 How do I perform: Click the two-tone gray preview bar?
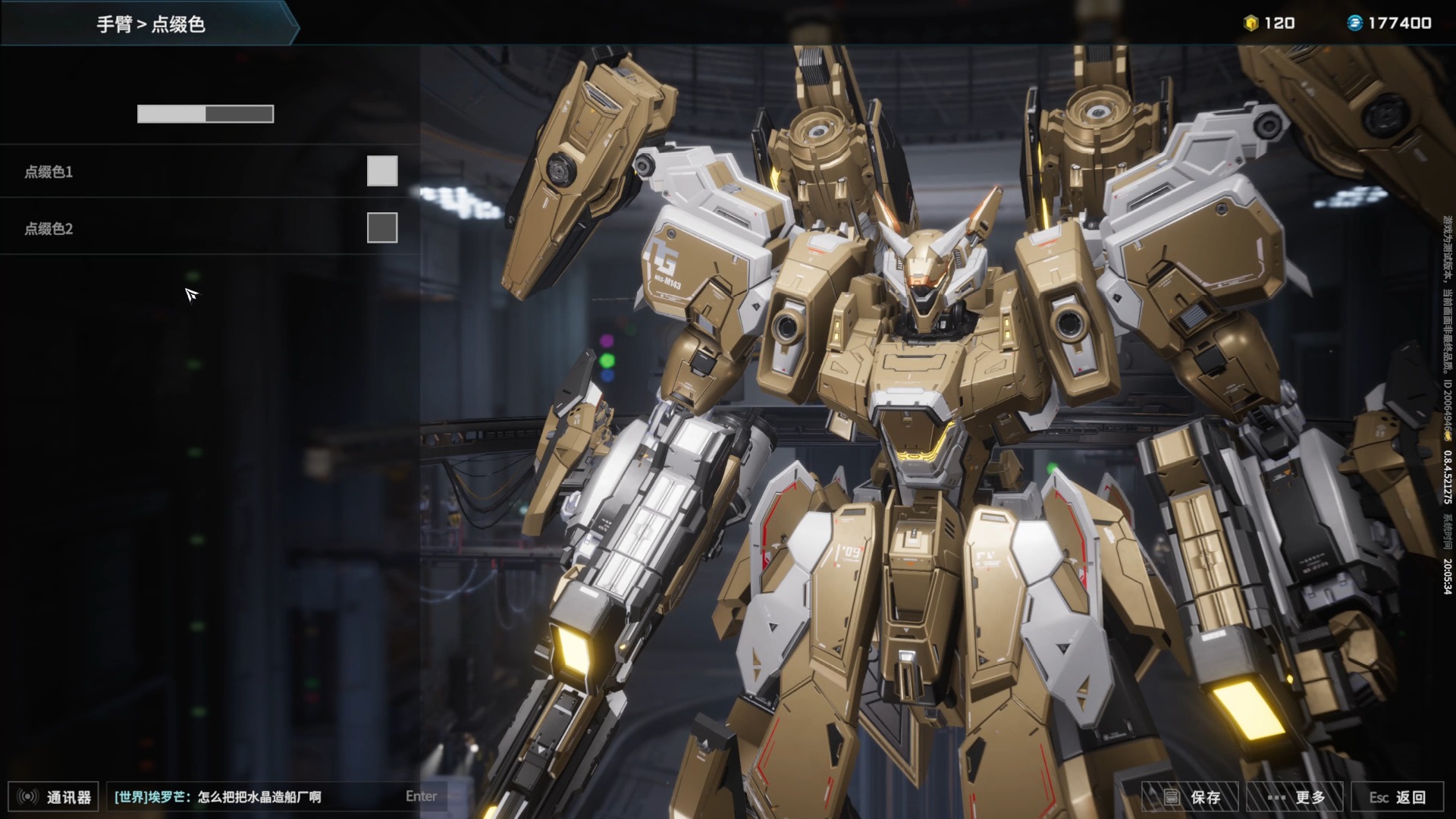click(206, 114)
